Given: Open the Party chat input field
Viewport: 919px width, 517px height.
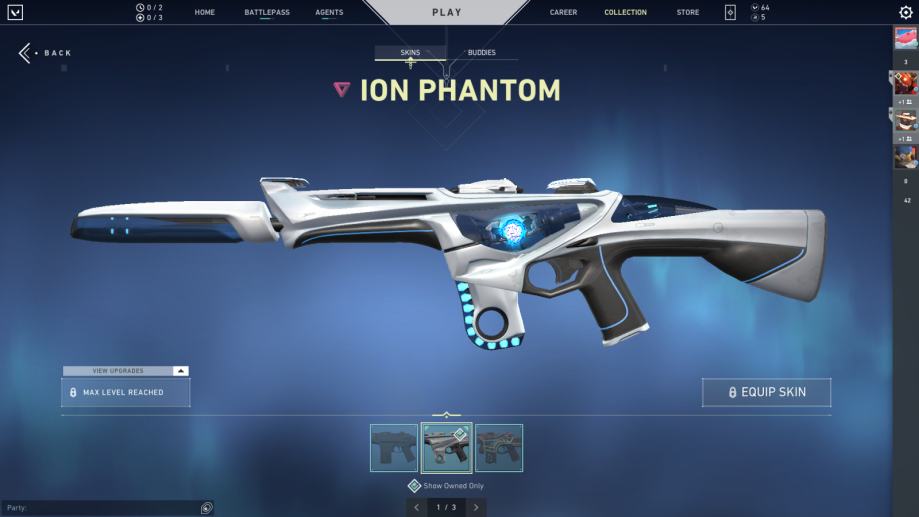Looking at the screenshot, I should 100,508.
